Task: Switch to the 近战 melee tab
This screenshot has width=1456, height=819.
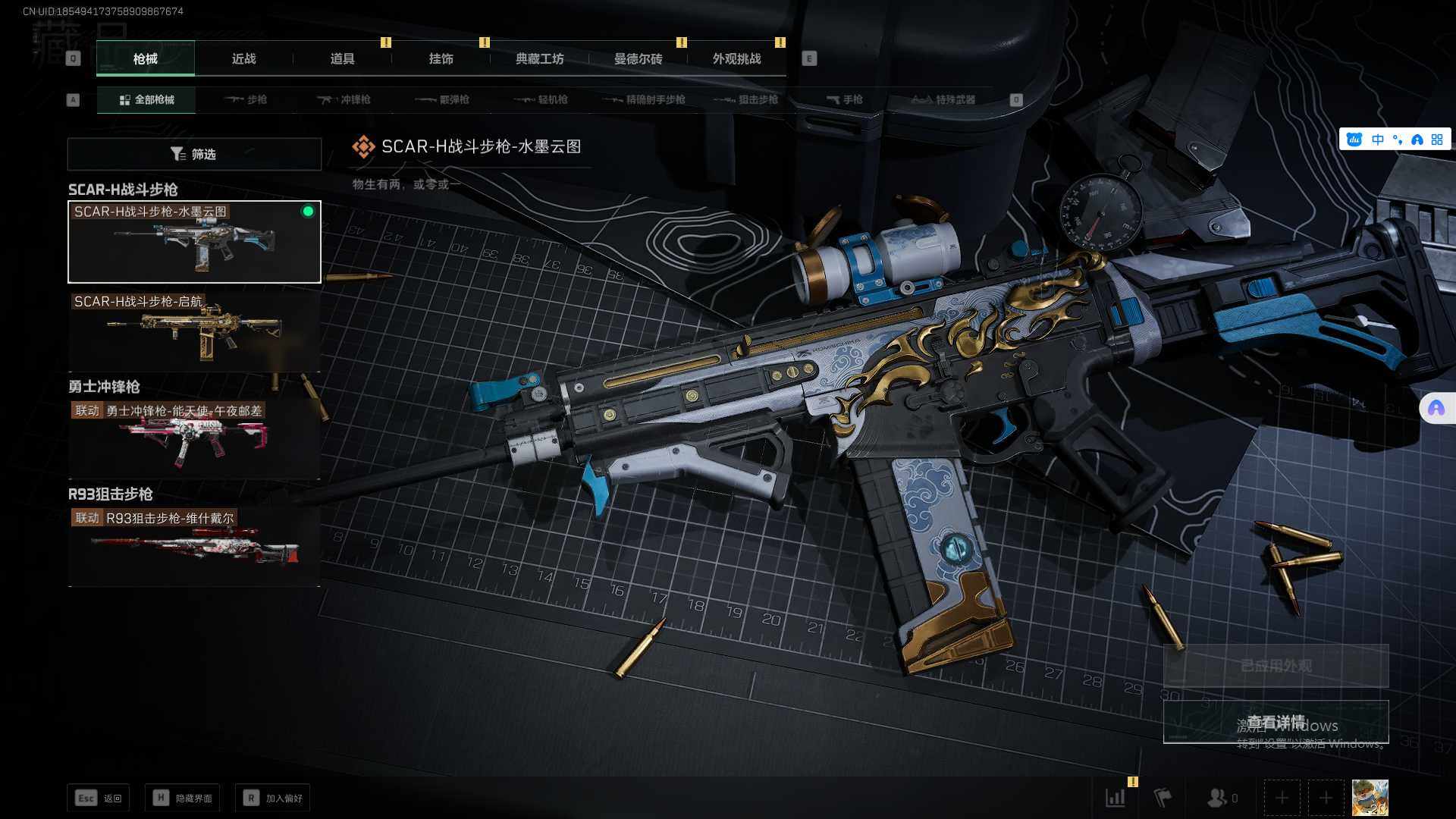Action: pyautogui.click(x=243, y=59)
